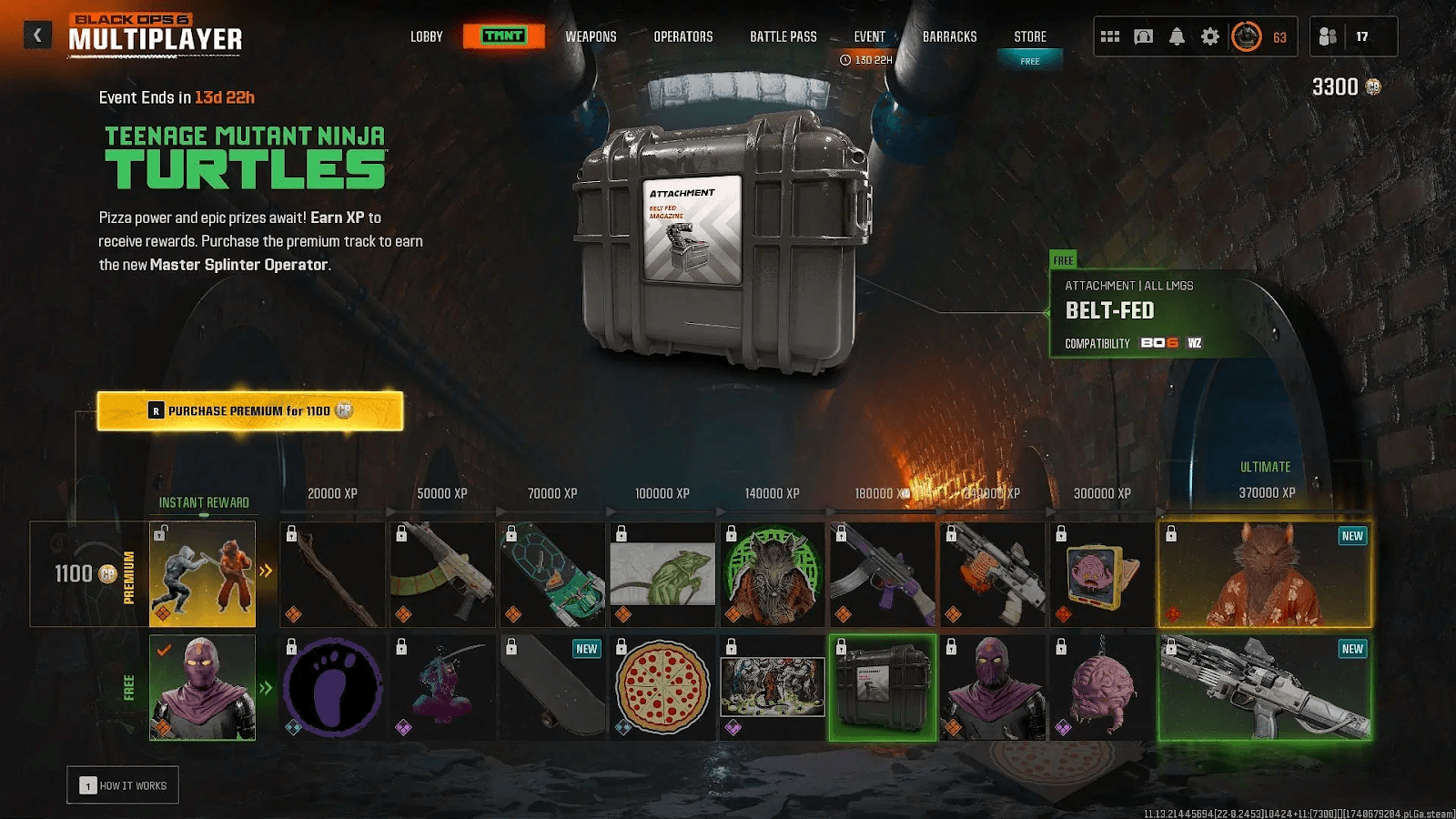The width and height of the screenshot is (1456, 819).
Task: Click the event countdown clock icon
Action: point(847,58)
